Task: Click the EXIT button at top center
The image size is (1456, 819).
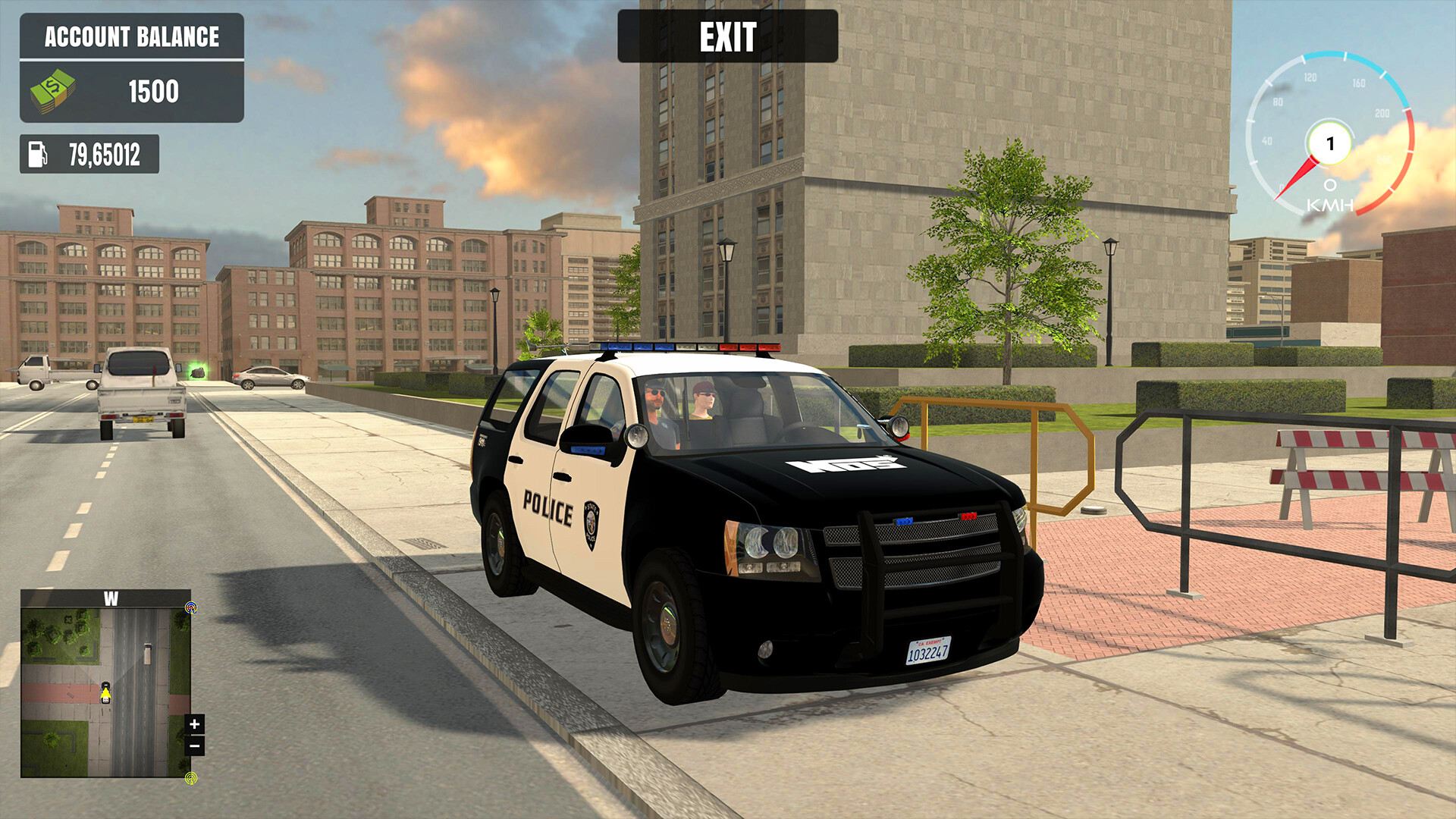Action: pos(727,36)
